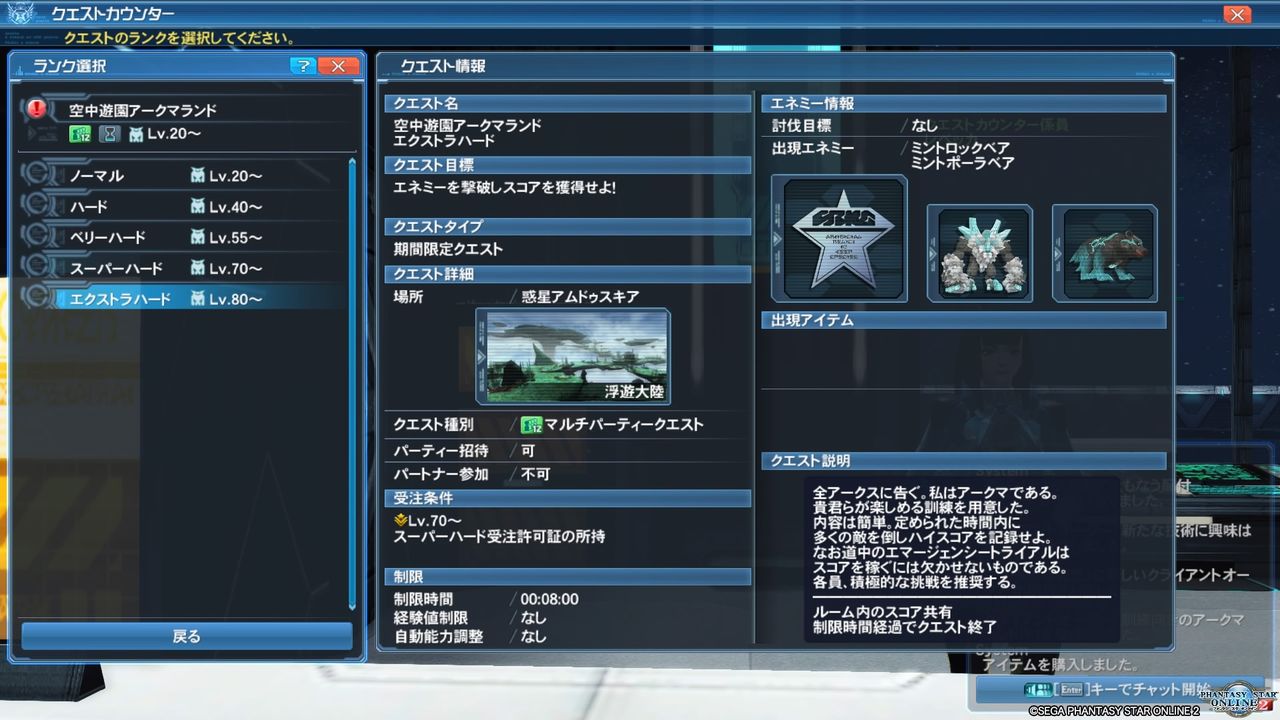Screen dimensions: 1280x720
Task: Click the hourglass limited-time quest icon
Action: pos(110,135)
